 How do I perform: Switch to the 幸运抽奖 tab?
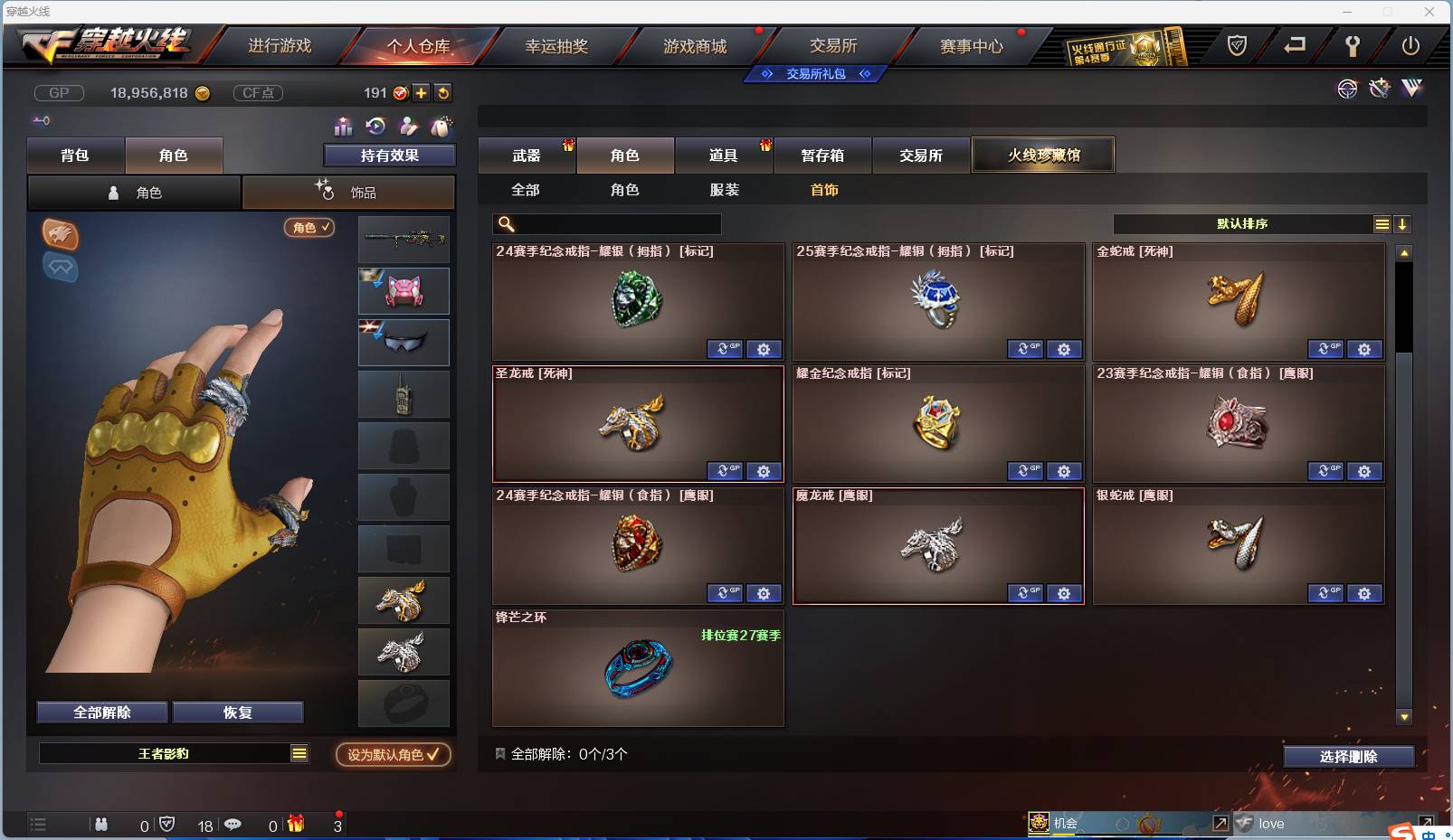(555, 45)
